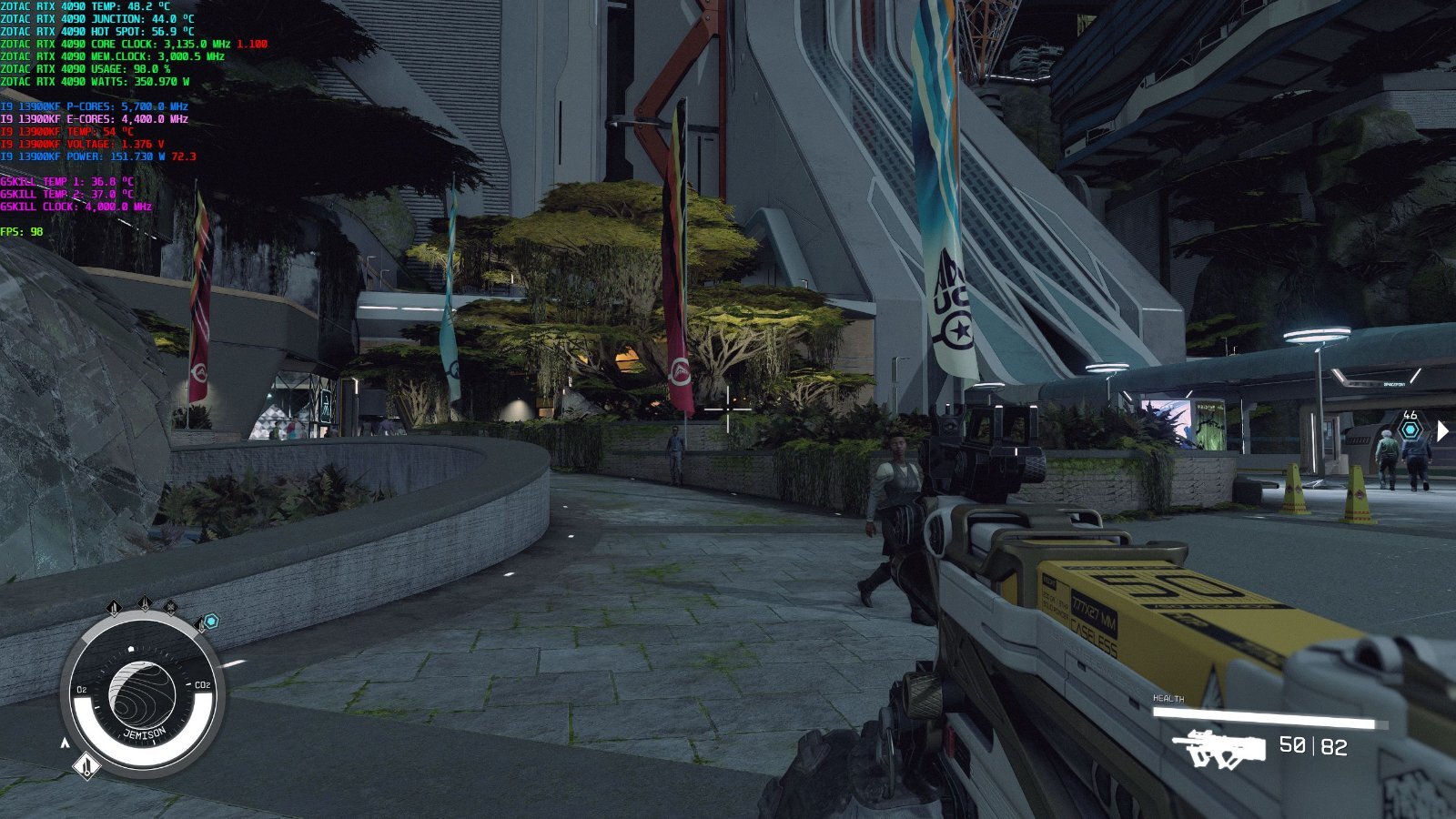Click the white arrow beside the quest marker
The height and width of the screenshot is (819, 1456).
(1442, 430)
